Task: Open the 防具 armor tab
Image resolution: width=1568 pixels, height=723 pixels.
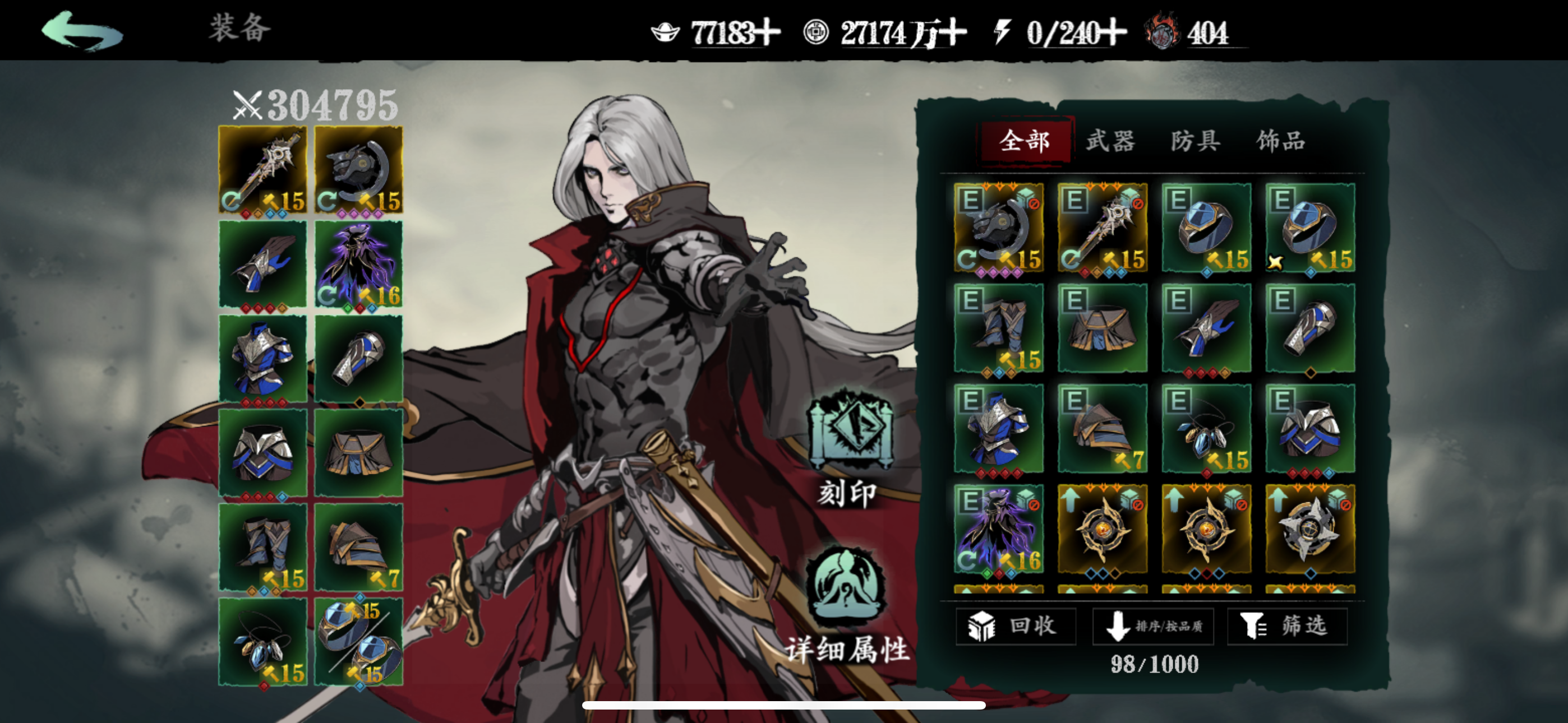Action: point(1195,140)
